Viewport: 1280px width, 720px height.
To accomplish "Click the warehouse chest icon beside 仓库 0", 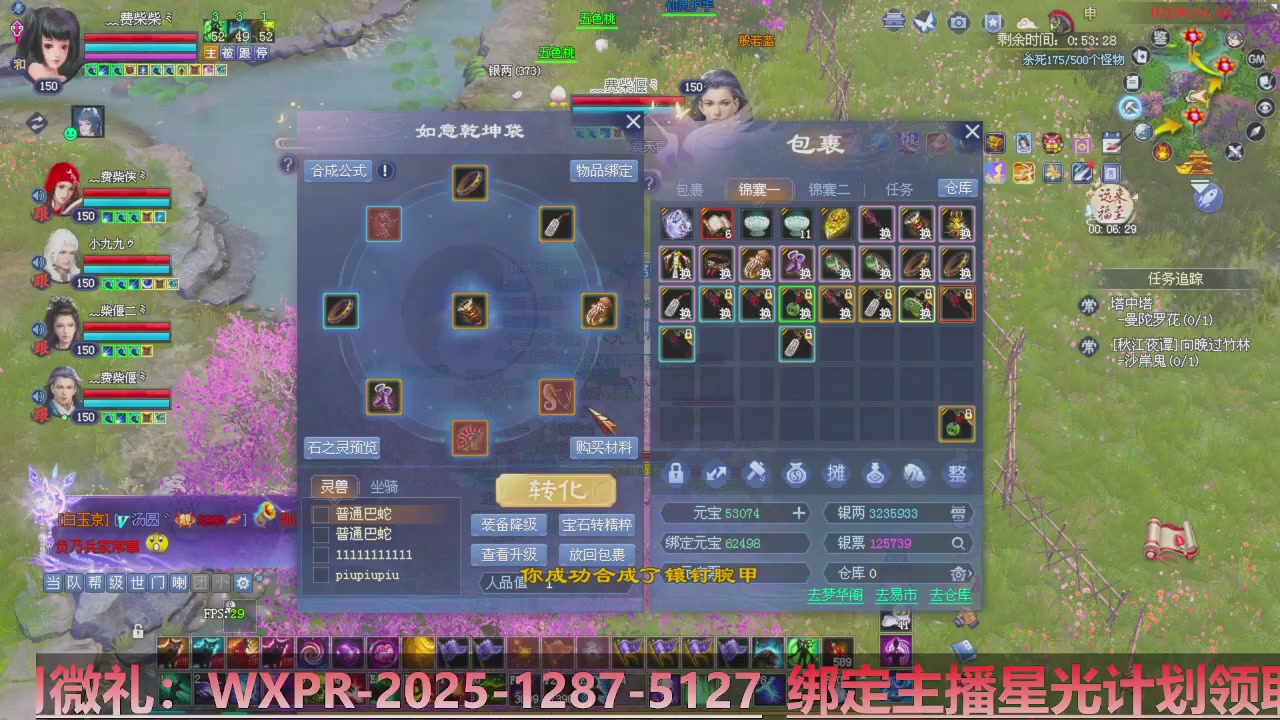I will click(x=958, y=574).
